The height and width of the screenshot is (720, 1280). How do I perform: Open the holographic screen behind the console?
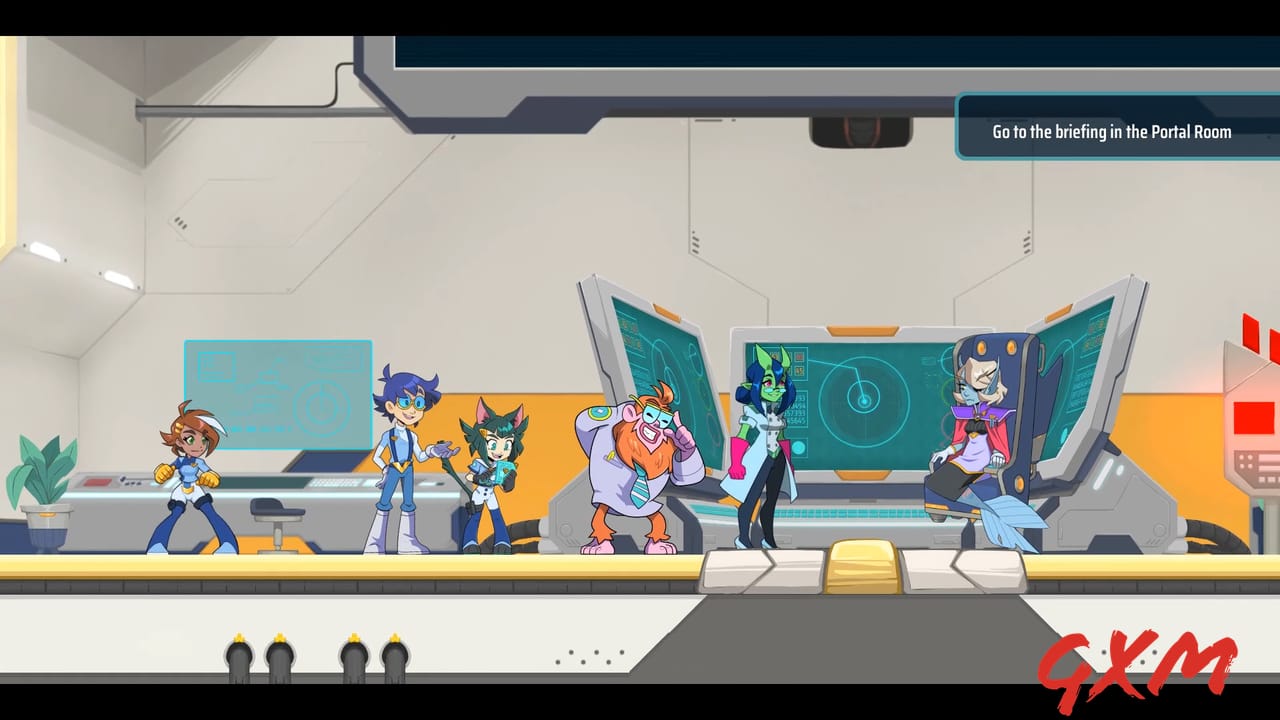(278, 390)
